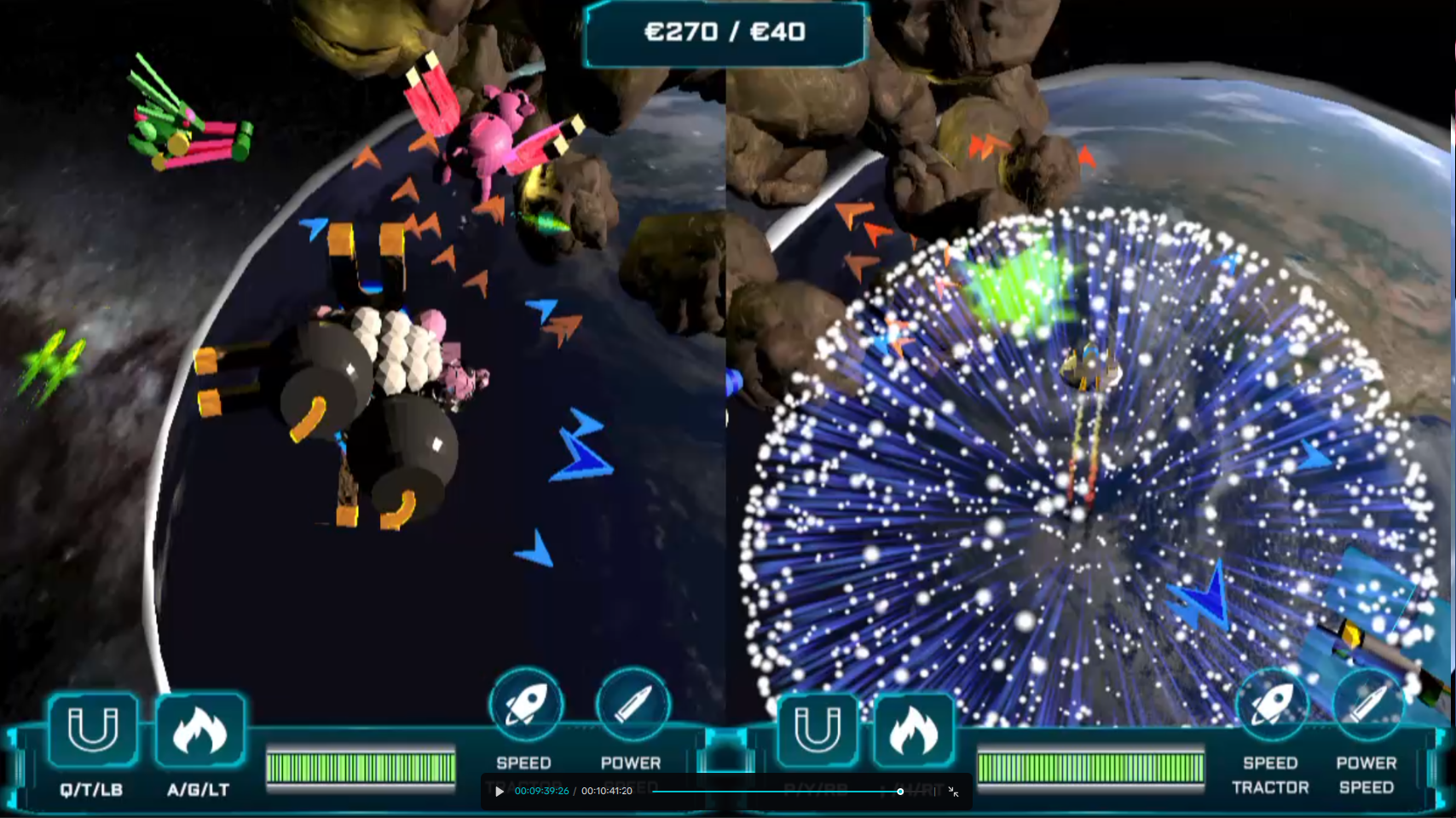
Task: Fire the flame ability labeled A/G/LT
Action: pyautogui.click(x=199, y=729)
